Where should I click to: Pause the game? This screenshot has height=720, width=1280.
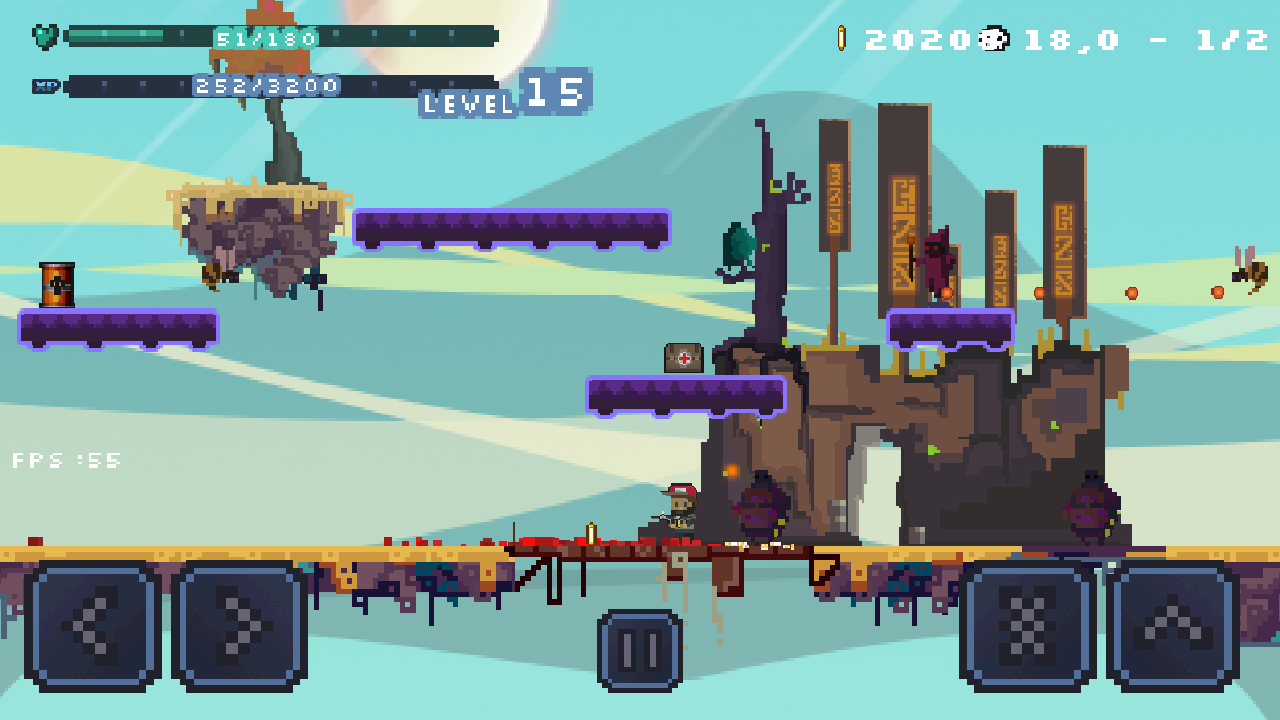640,650
